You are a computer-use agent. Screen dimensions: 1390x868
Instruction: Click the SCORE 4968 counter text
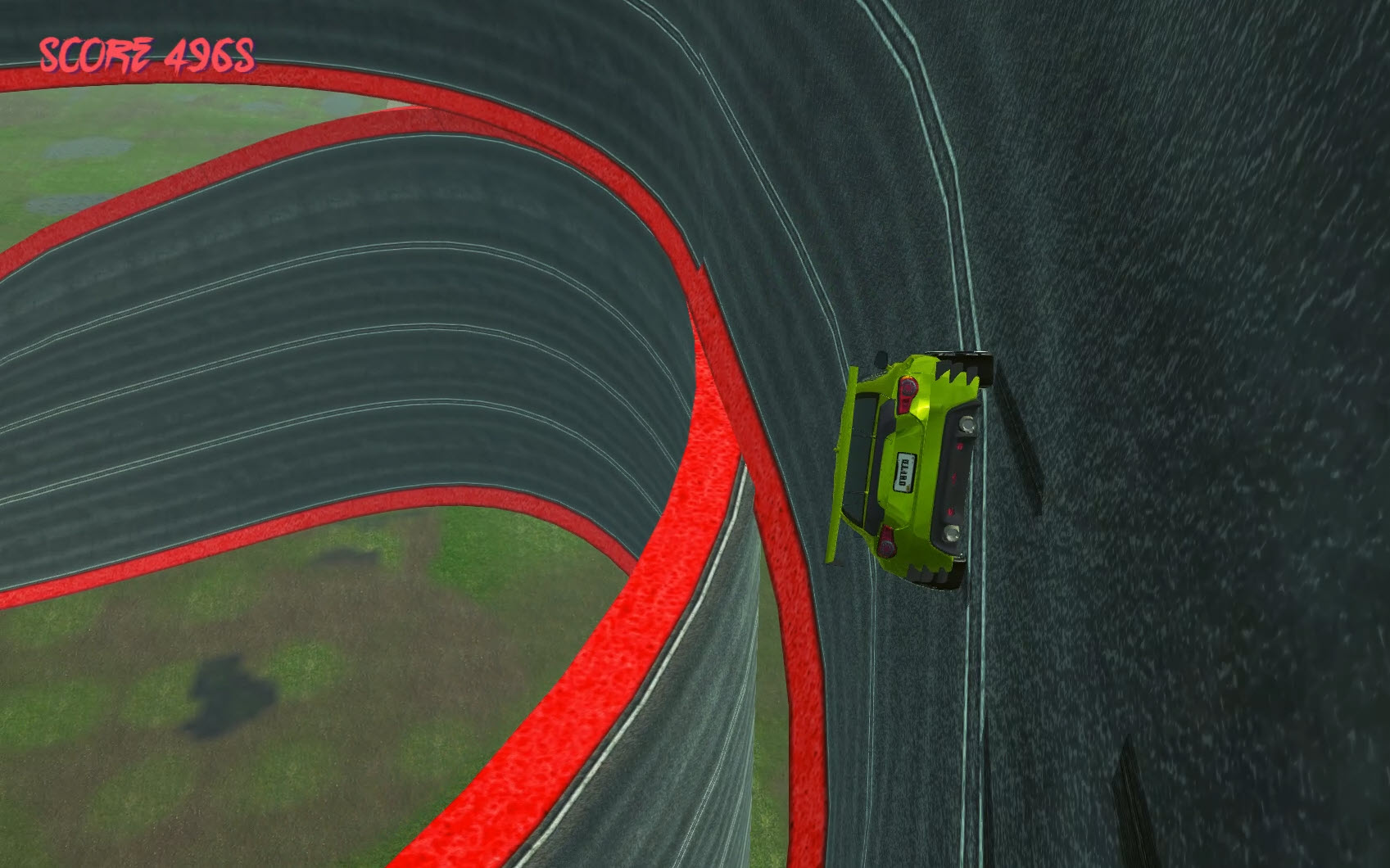click(146, 54)
